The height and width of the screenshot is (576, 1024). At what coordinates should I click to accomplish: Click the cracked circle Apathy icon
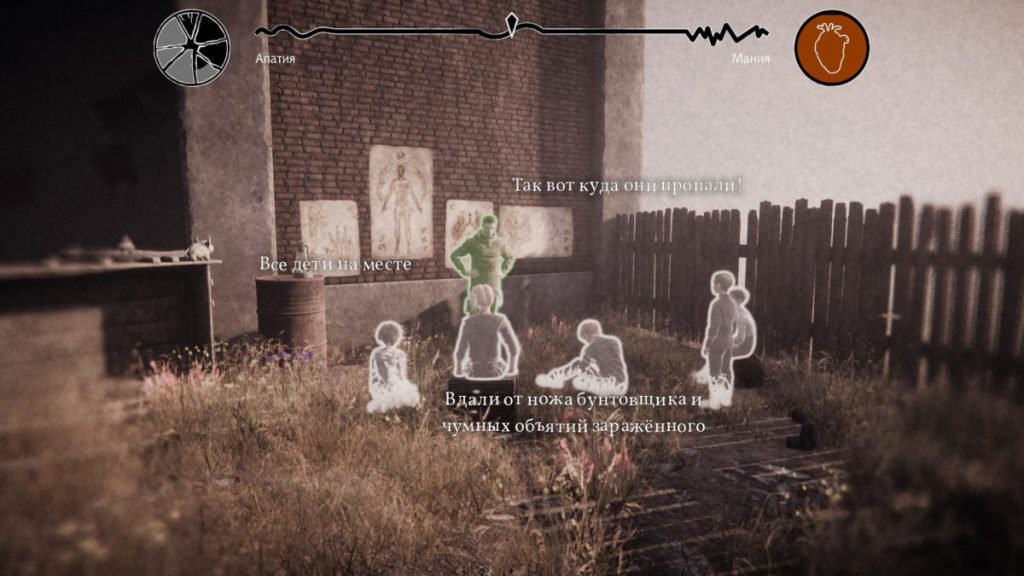pos(192,47)
